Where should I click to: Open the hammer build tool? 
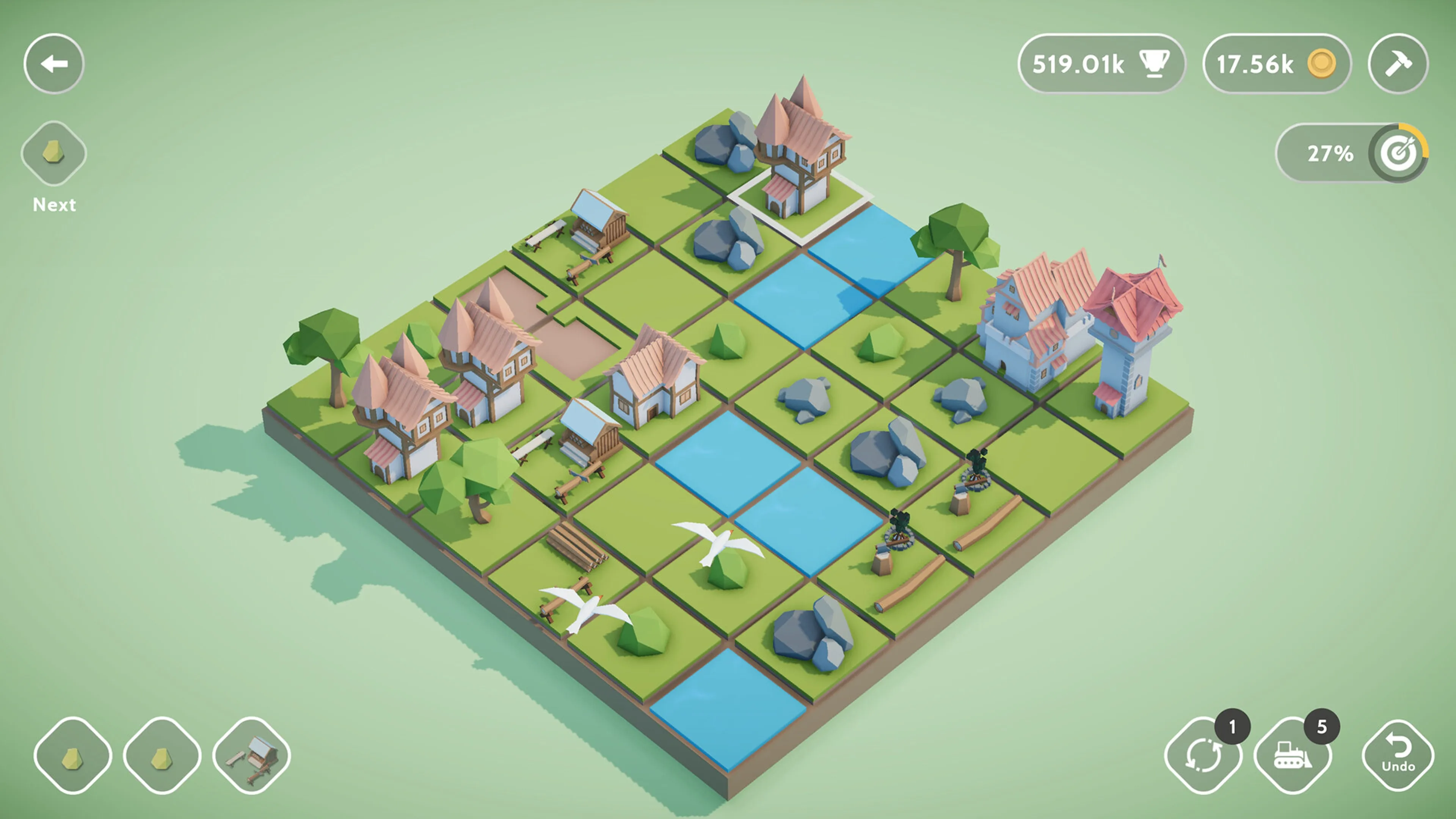point(1398,64)
